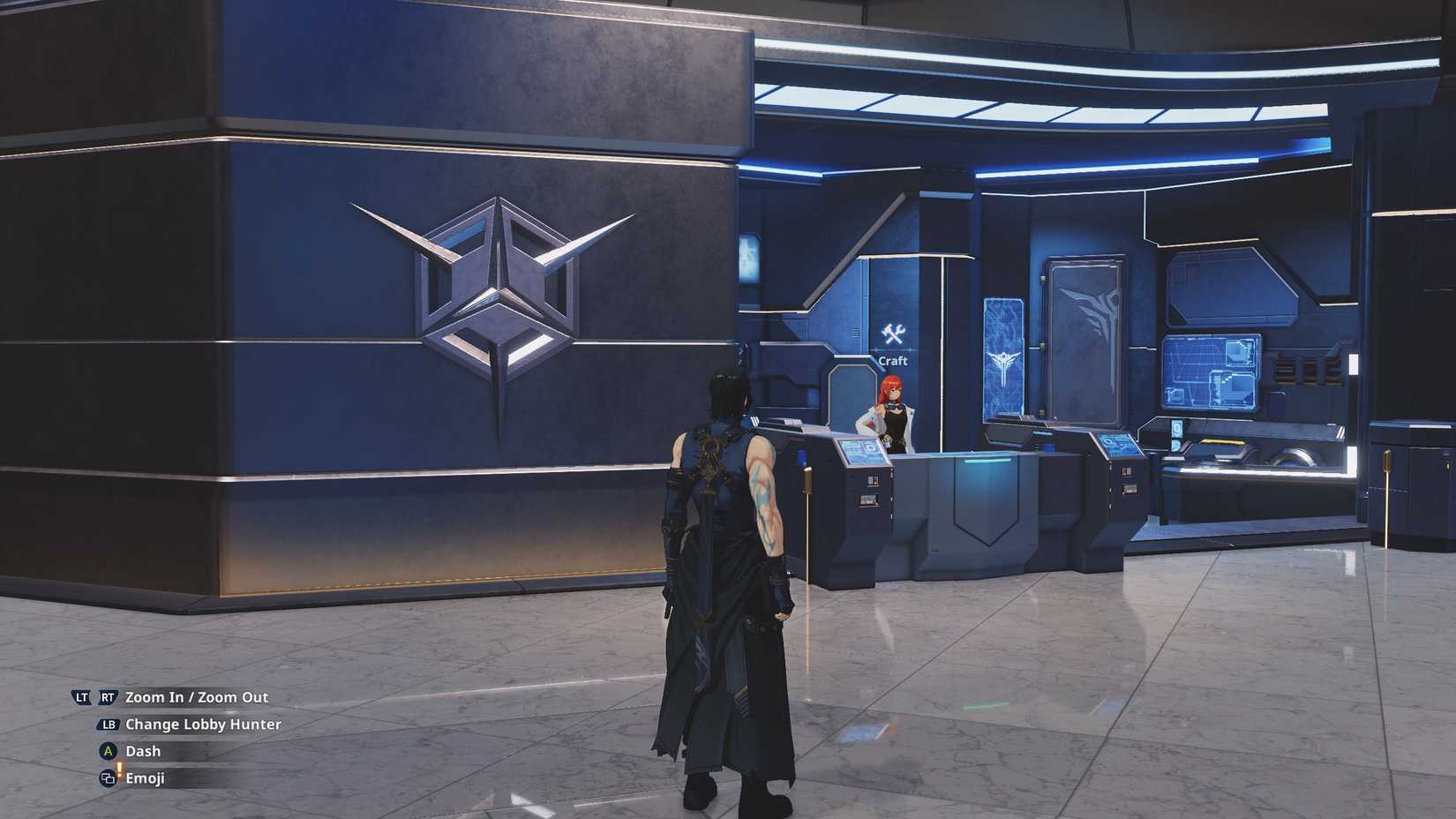Click the green A button icon for Dash
The image size is (1456, 819).
pos(106,750)
